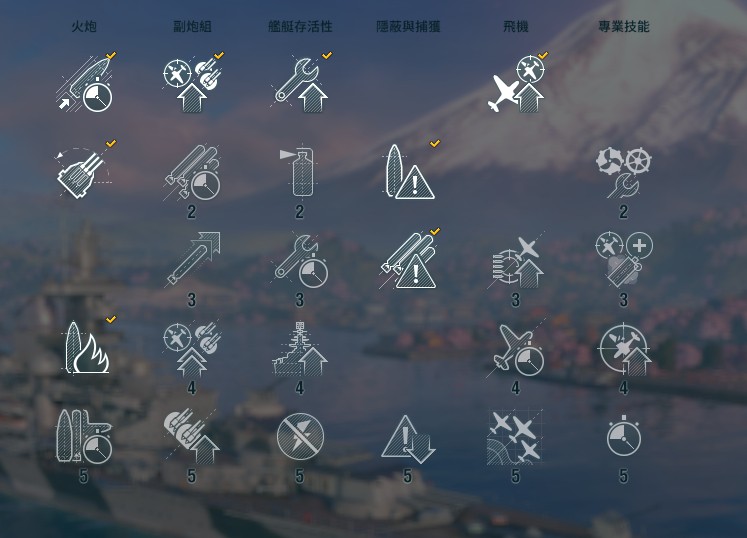This screenshot has width=747, height=538.
Task: Pick the gun barrel with diagonal arrow skill
Action: 192,259
